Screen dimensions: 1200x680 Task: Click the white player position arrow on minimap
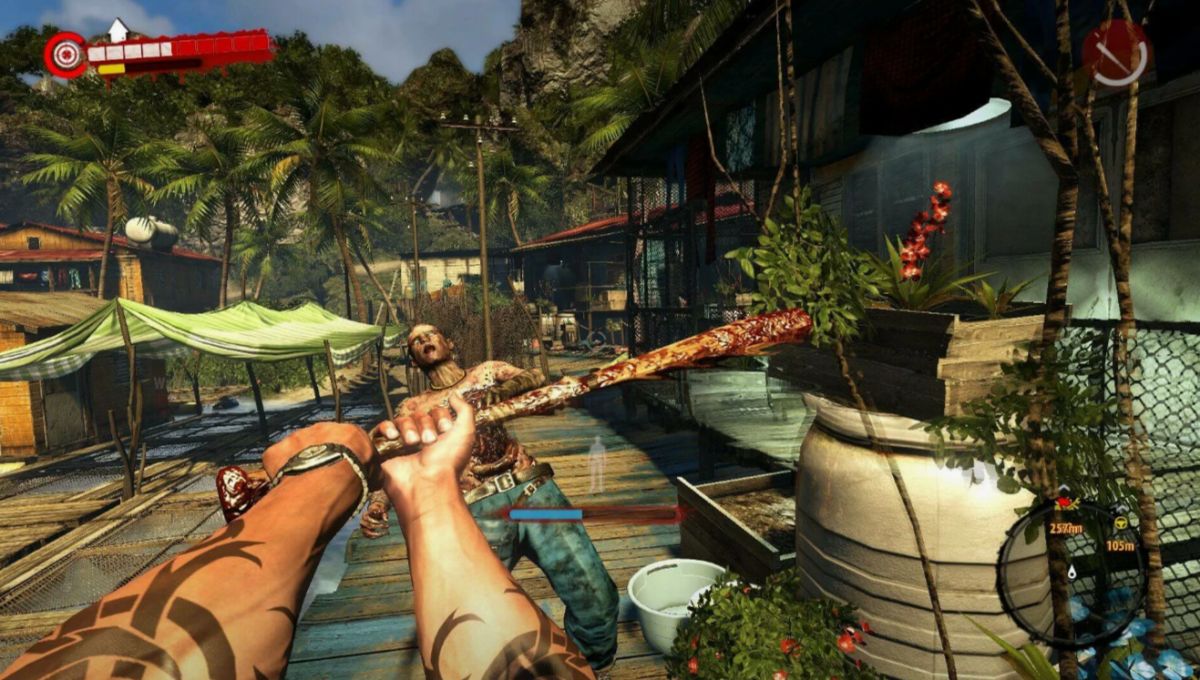(x=1072, y=572)
